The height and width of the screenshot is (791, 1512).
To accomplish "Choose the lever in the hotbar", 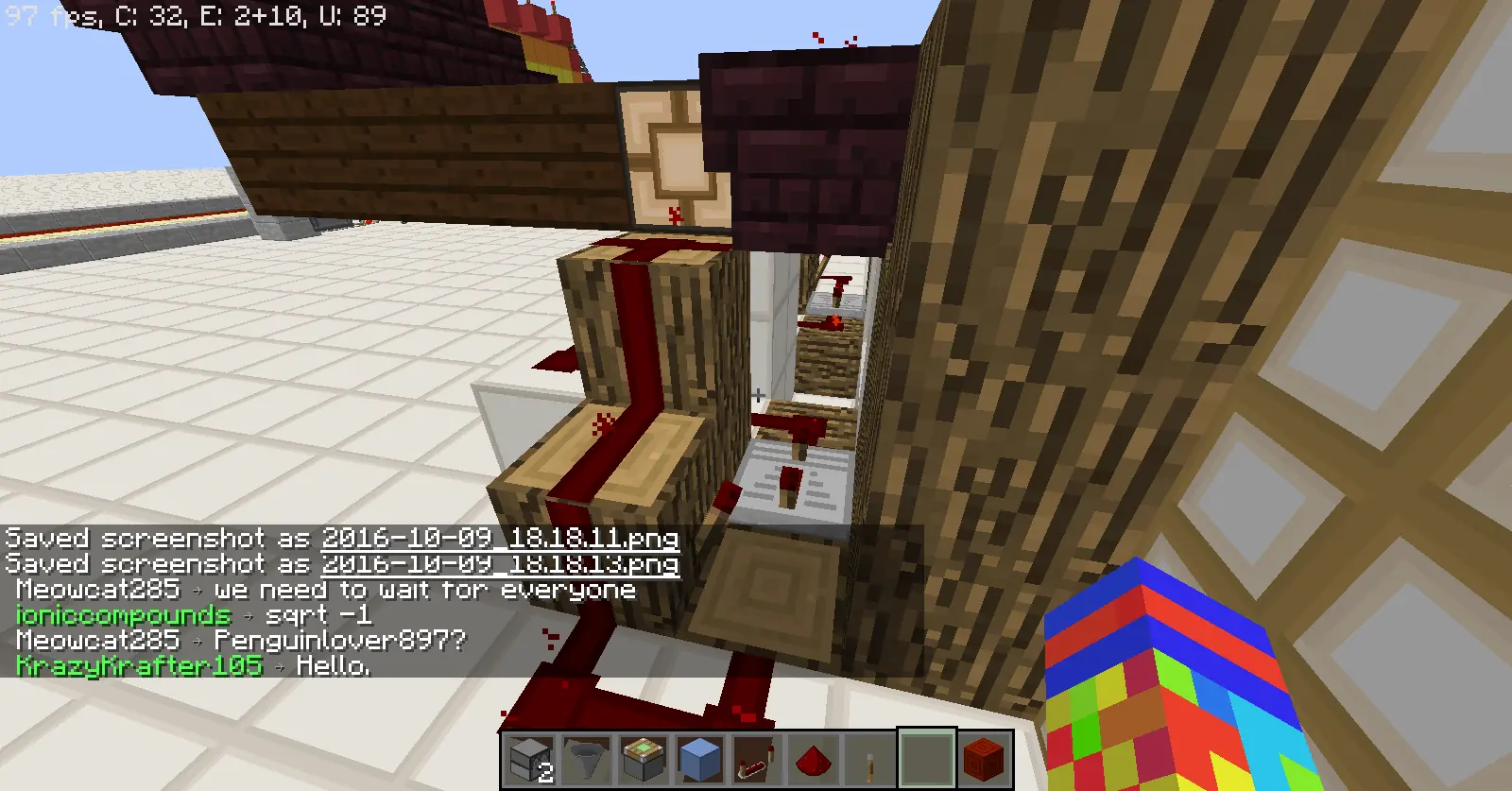I will (x=869, y=758).
